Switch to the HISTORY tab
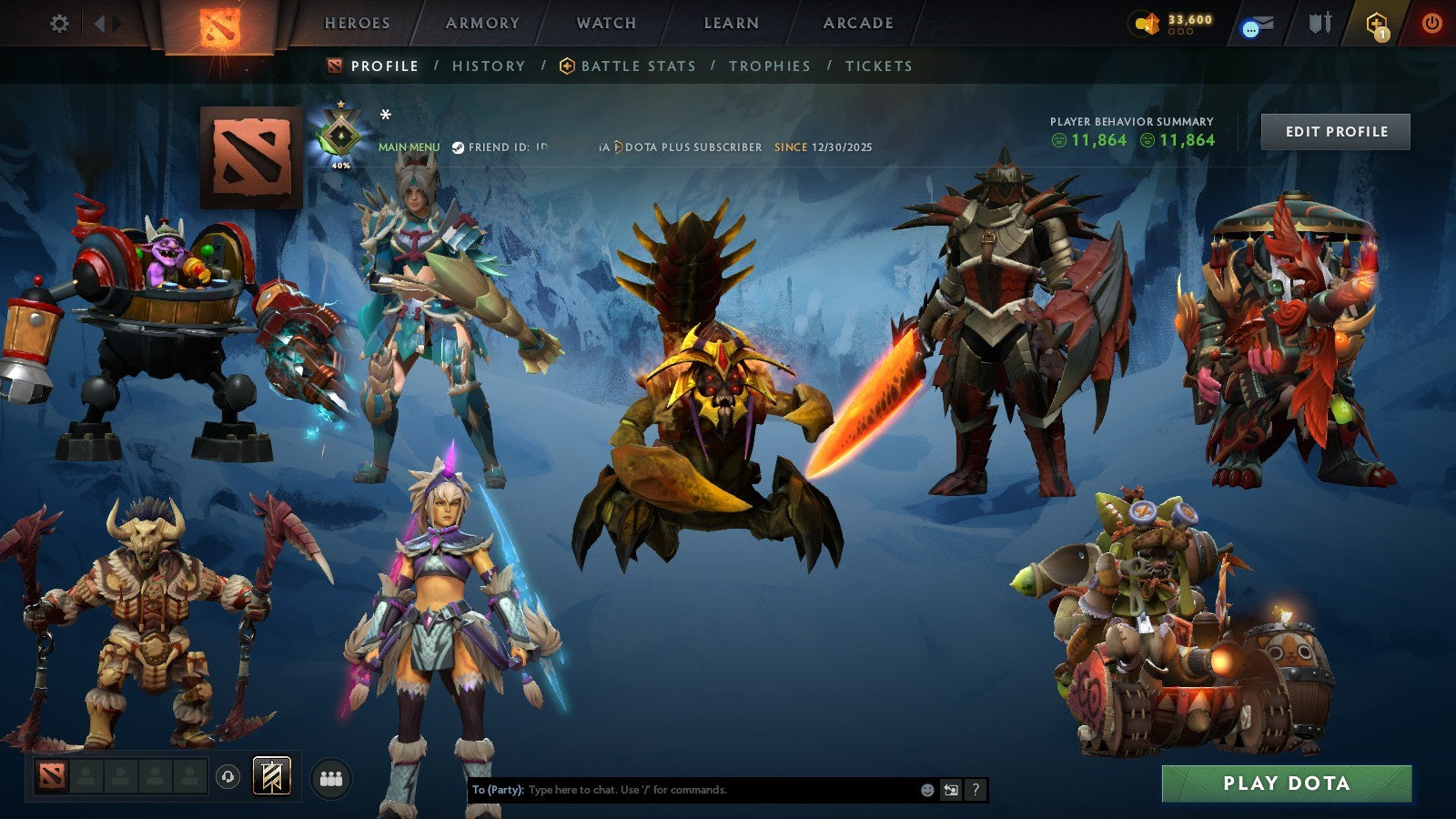This screenshot has width=1456, height=819. point(489,66)
